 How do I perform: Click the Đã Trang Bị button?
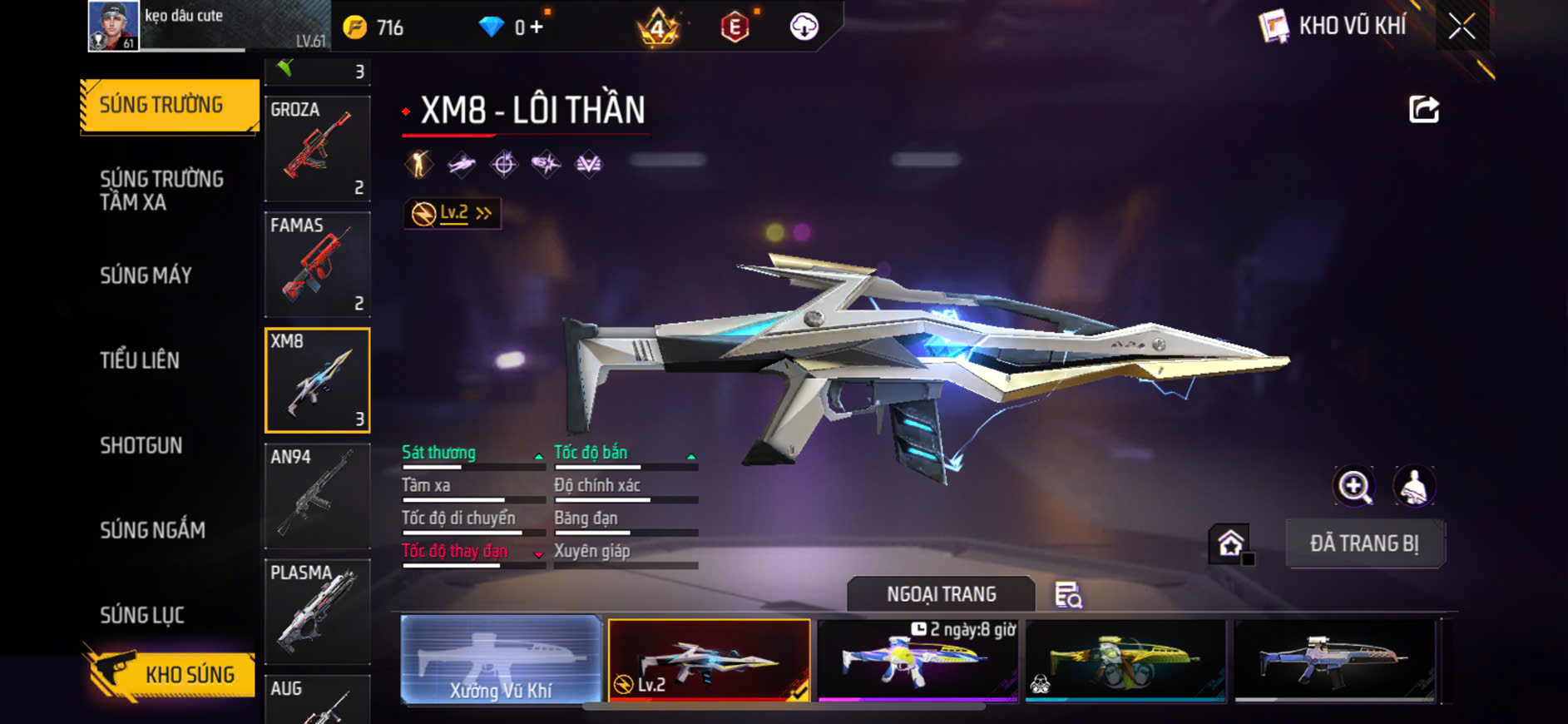click(1364, 543)
